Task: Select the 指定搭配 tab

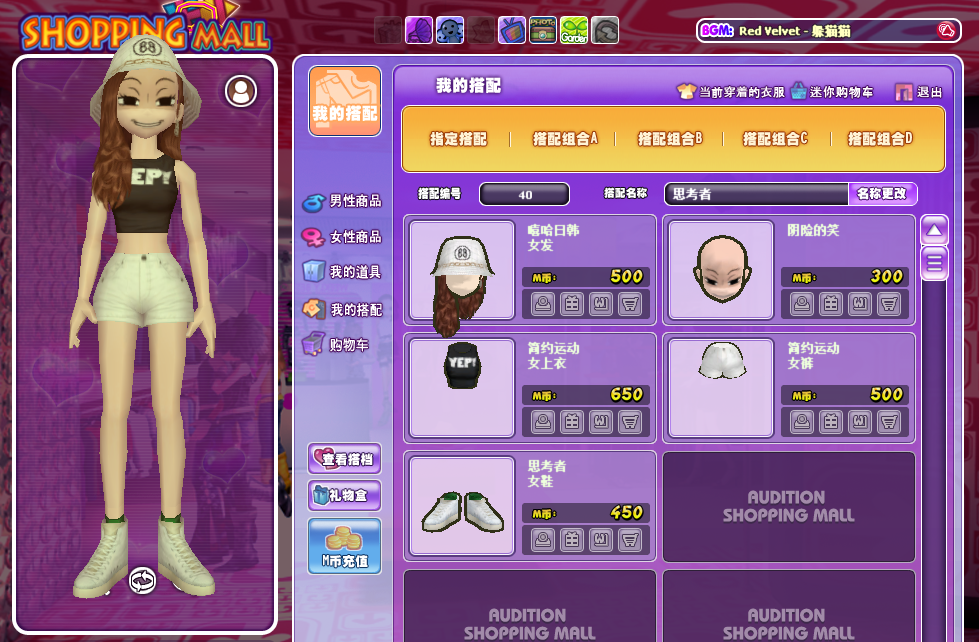Action: click(458, 139)
